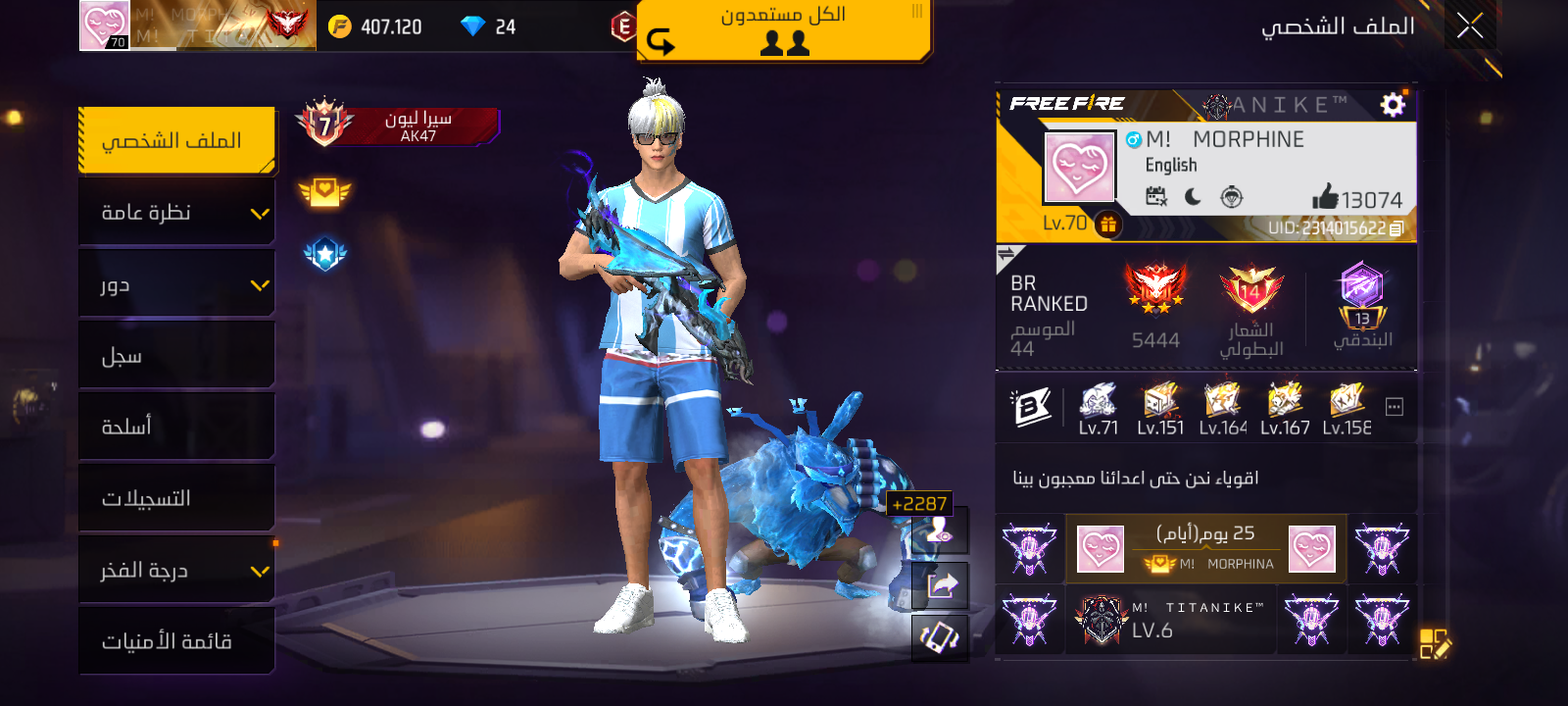
Task: Open the أسلحة weapons tab
Action: click(176, 427)
